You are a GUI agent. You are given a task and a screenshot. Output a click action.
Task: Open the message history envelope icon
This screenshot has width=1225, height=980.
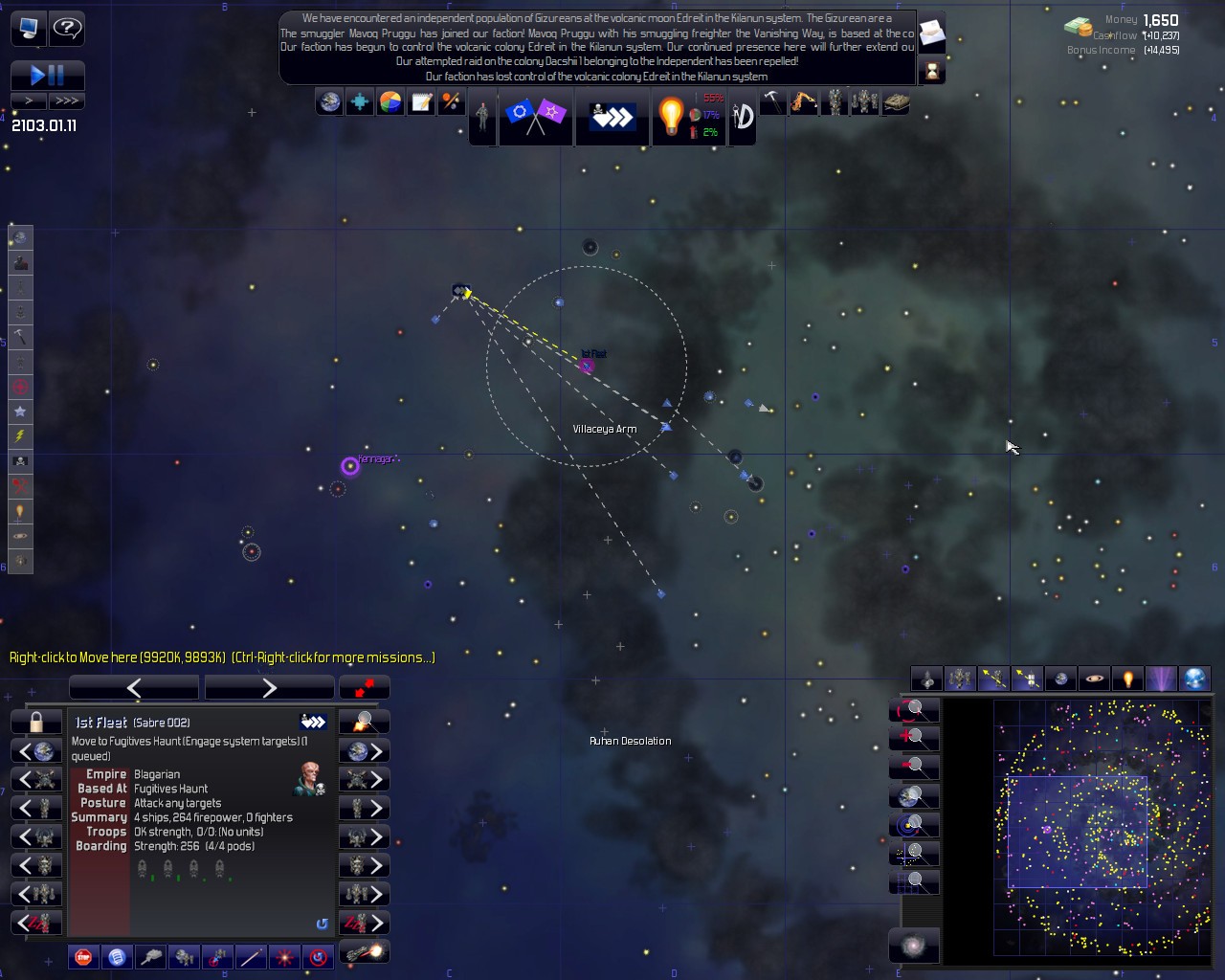point(931,33)
